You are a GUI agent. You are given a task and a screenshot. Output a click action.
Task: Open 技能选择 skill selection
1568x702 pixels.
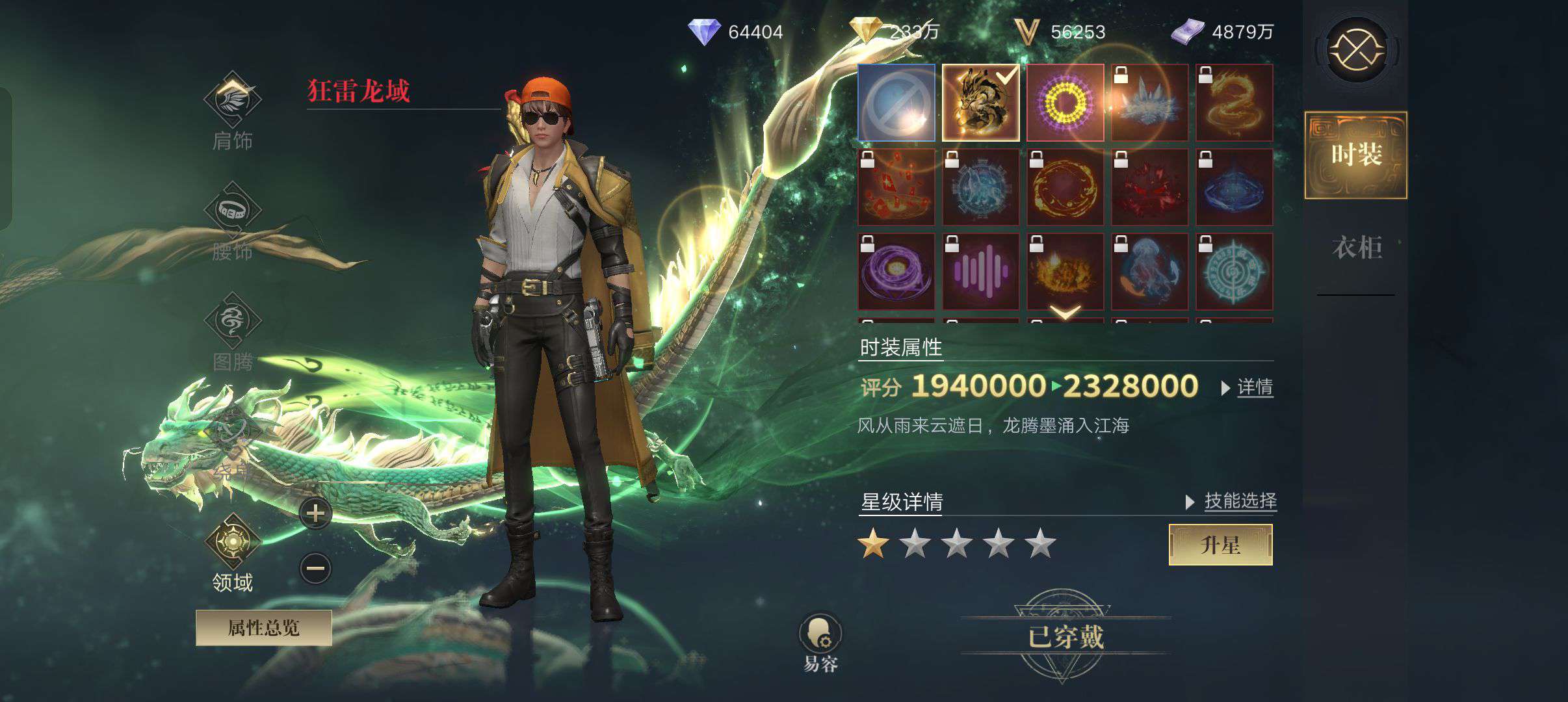(1239, 501)
